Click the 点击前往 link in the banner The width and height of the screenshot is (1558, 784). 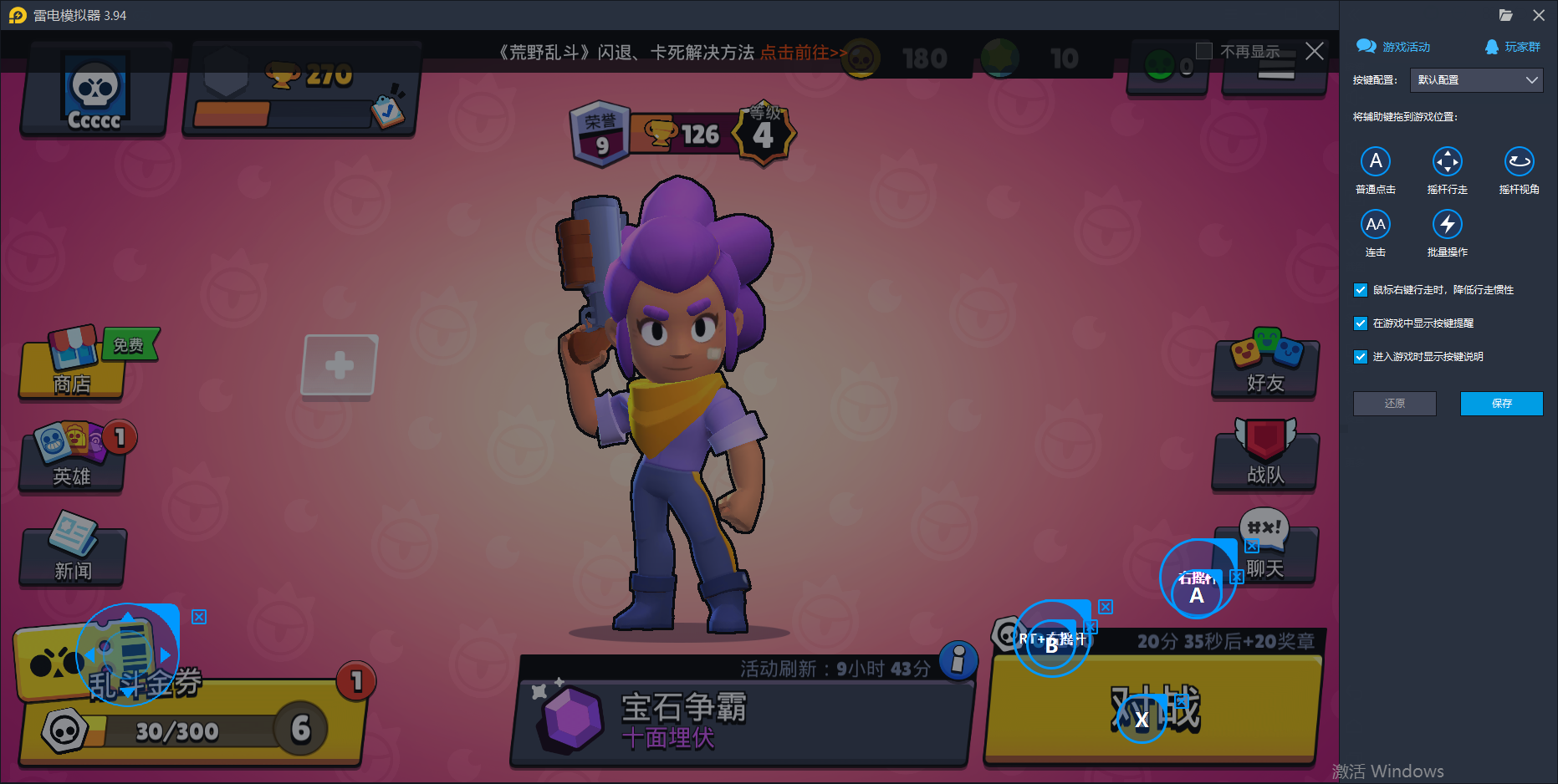point(803,53)
